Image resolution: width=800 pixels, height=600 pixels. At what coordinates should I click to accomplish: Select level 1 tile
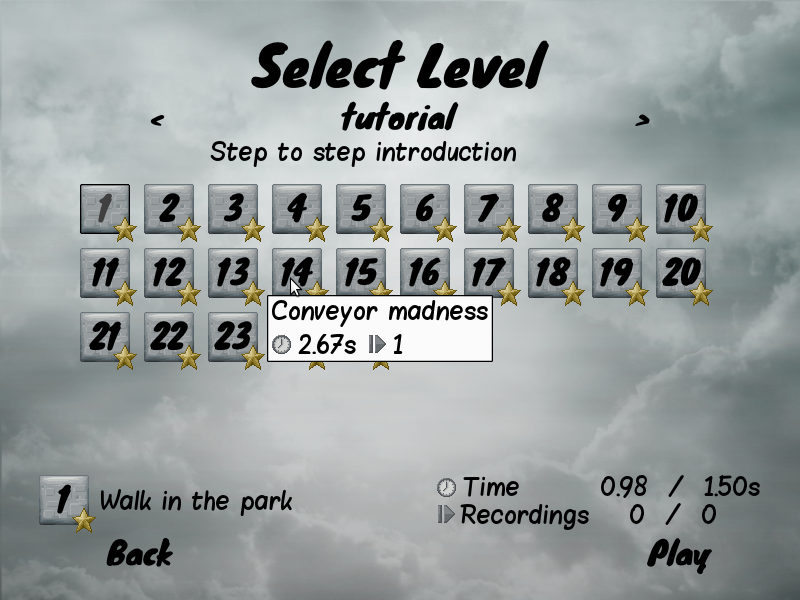104,209
